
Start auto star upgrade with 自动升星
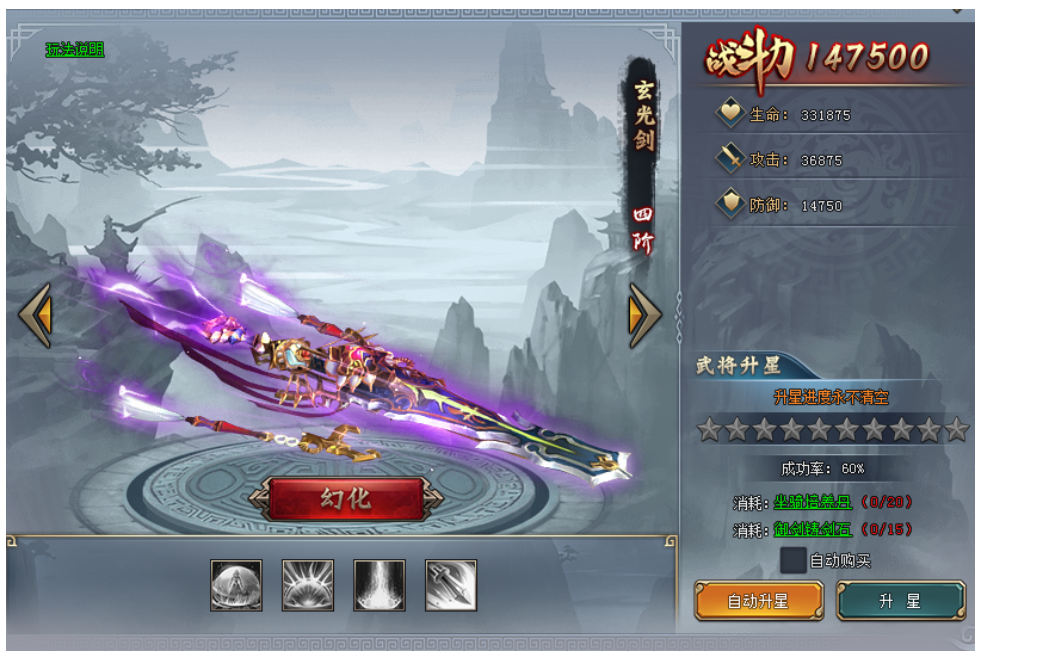[759, 601]
